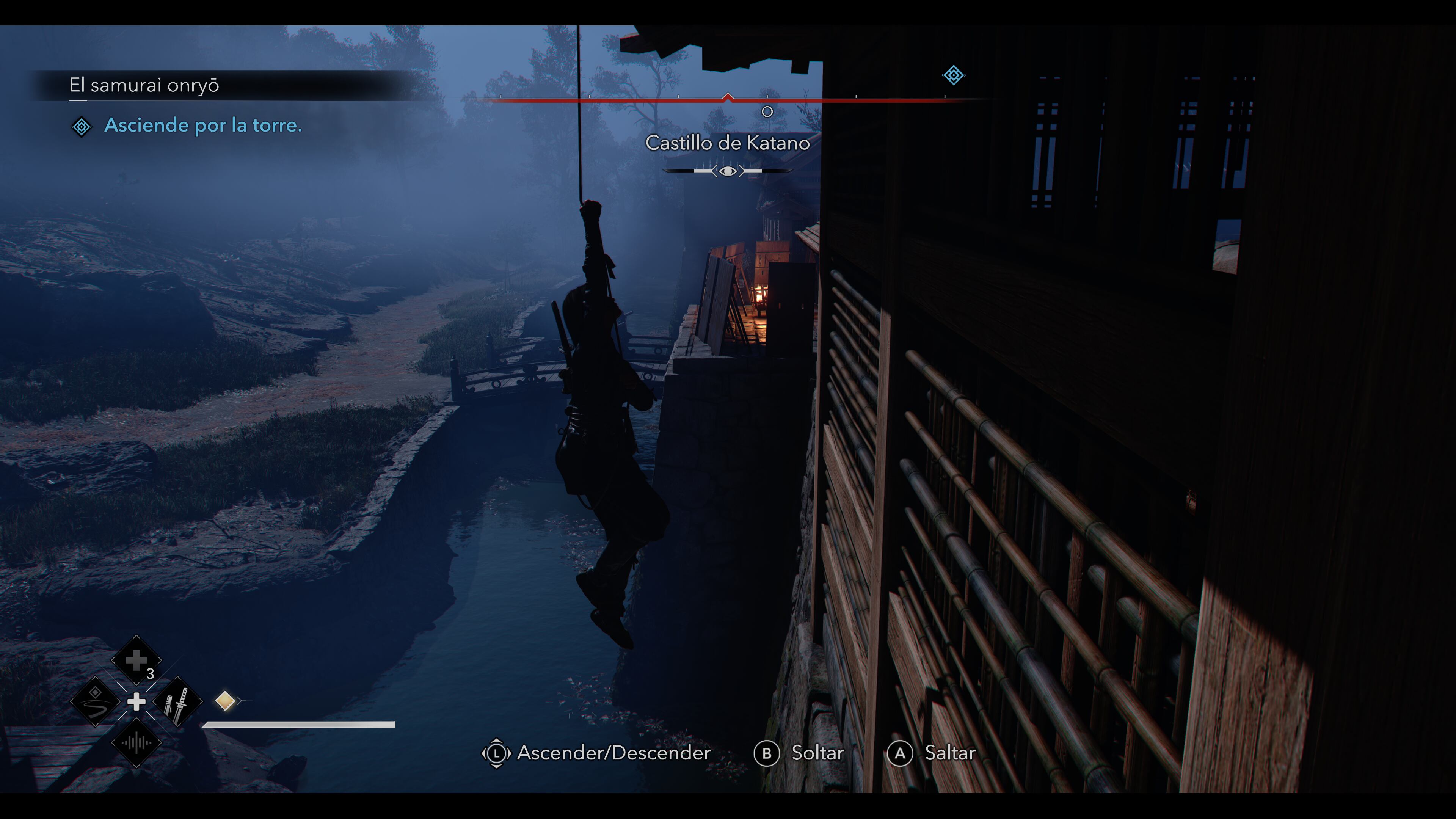This screenshot has width=1456, height=819.
Task: Select the Castillo de Katano location label
Action: click(x=728, y=143)
